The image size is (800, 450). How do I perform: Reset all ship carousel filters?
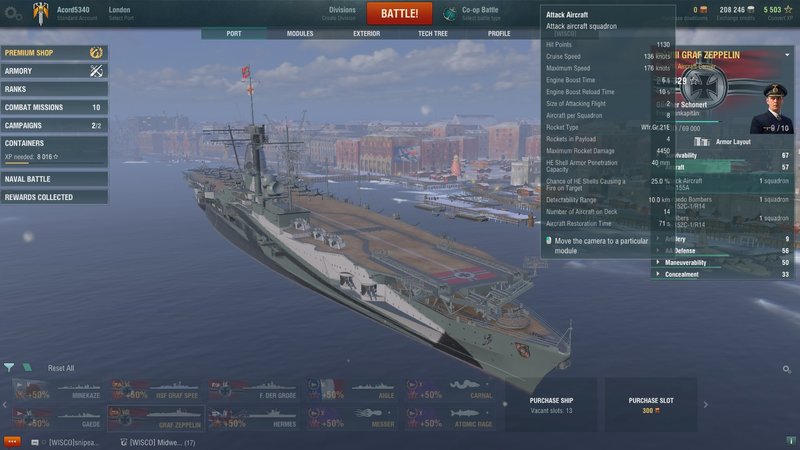61,368
